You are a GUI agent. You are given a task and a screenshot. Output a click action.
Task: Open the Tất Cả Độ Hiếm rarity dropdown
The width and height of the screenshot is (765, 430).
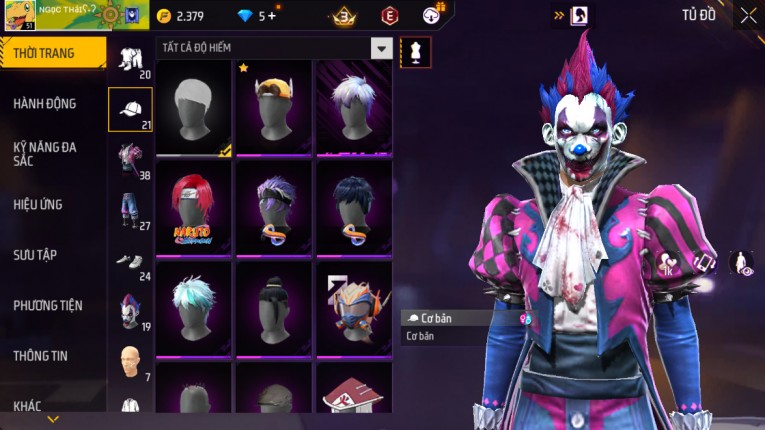[x=381, y=48]
